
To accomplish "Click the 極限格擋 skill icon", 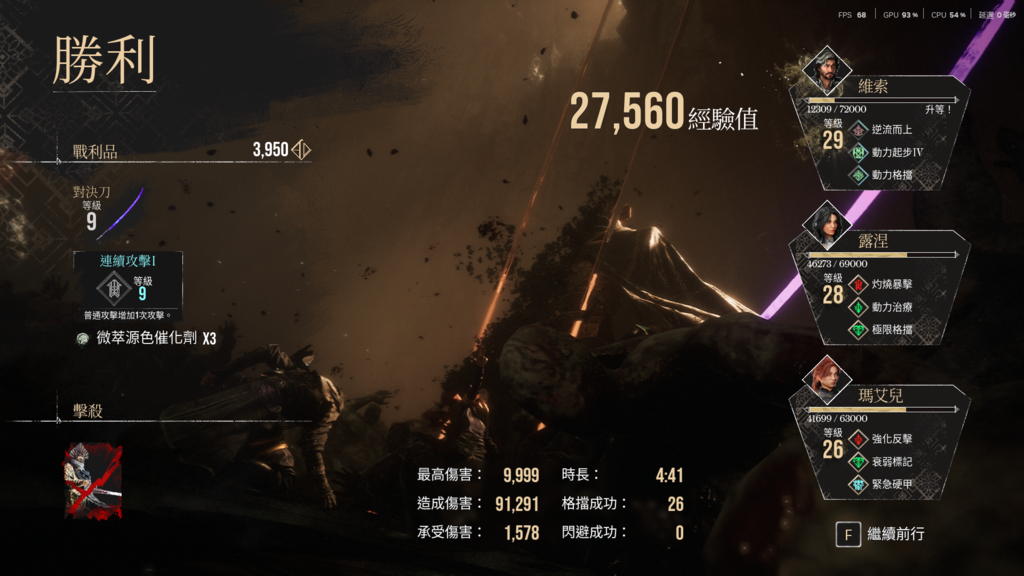I will [x=859, y=331].
